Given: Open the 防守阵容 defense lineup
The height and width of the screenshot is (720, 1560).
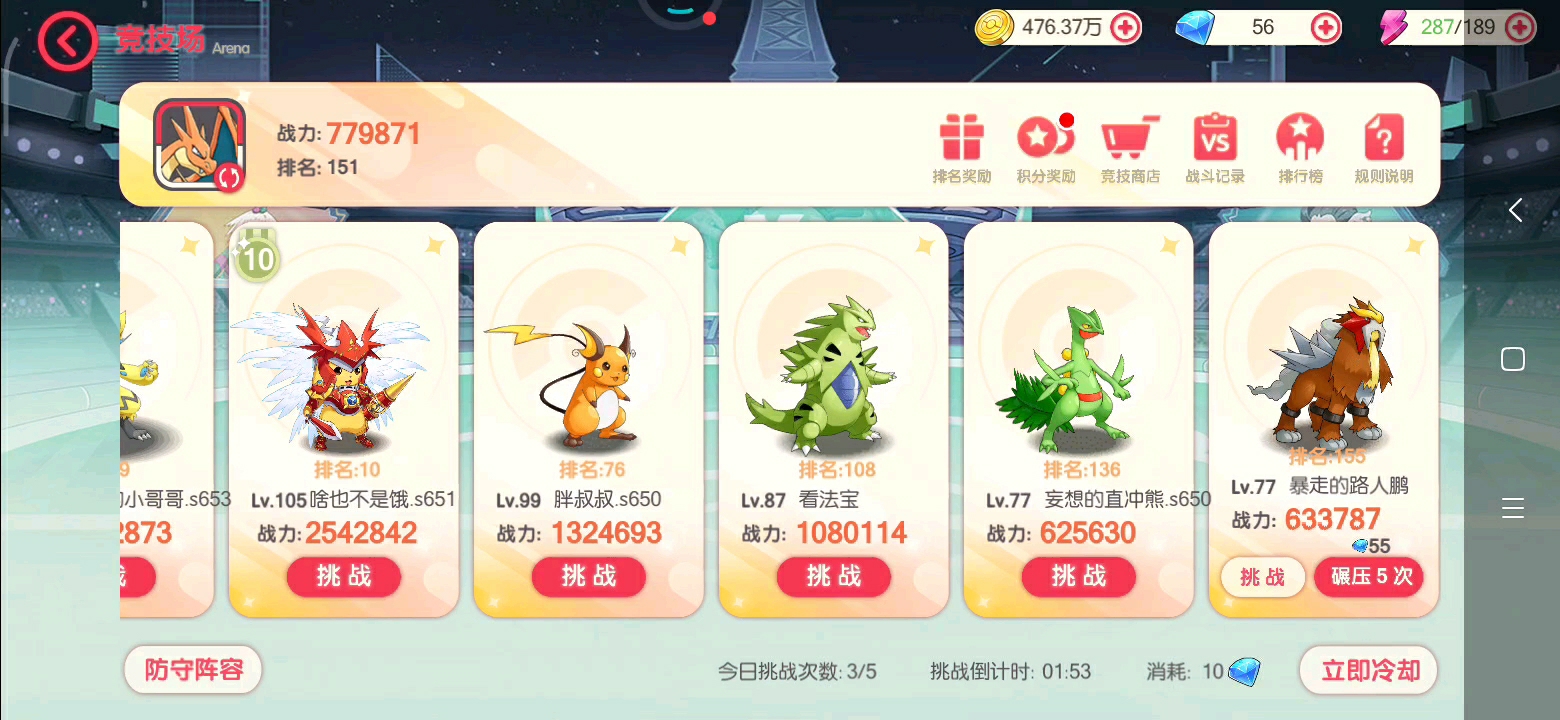Looking at the screenshot, I should click(x=192, y=669).
